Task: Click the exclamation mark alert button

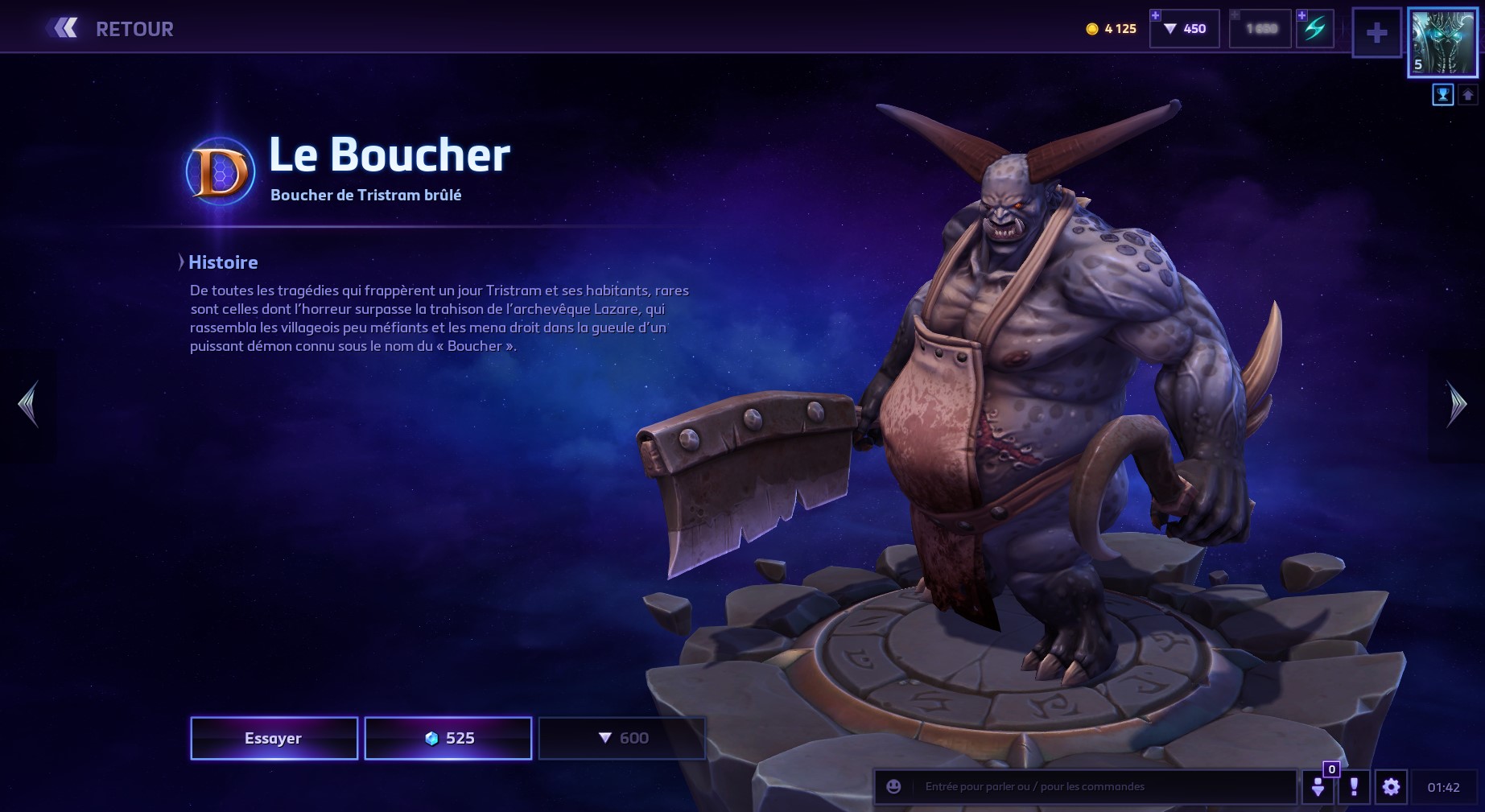Action: pos(1354,786)
